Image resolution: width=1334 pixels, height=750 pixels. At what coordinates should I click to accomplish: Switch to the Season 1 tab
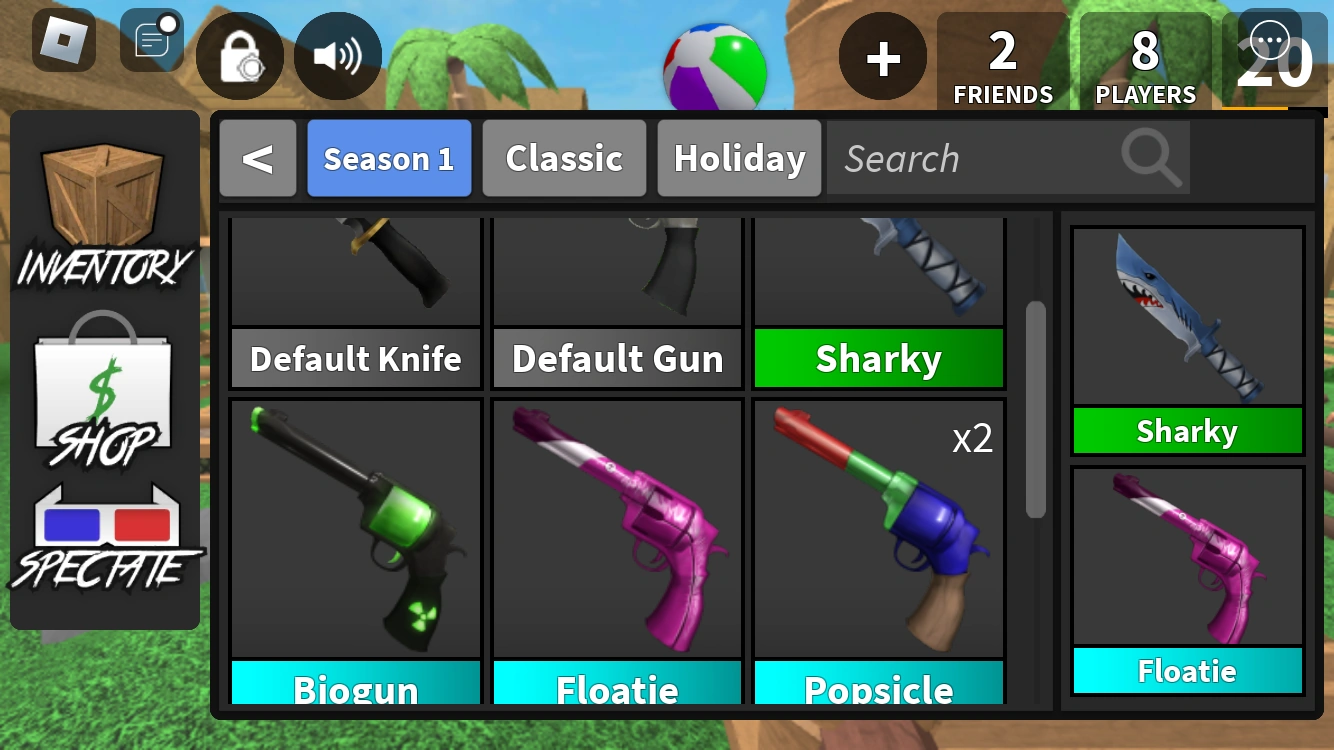[x=389, y=158]
